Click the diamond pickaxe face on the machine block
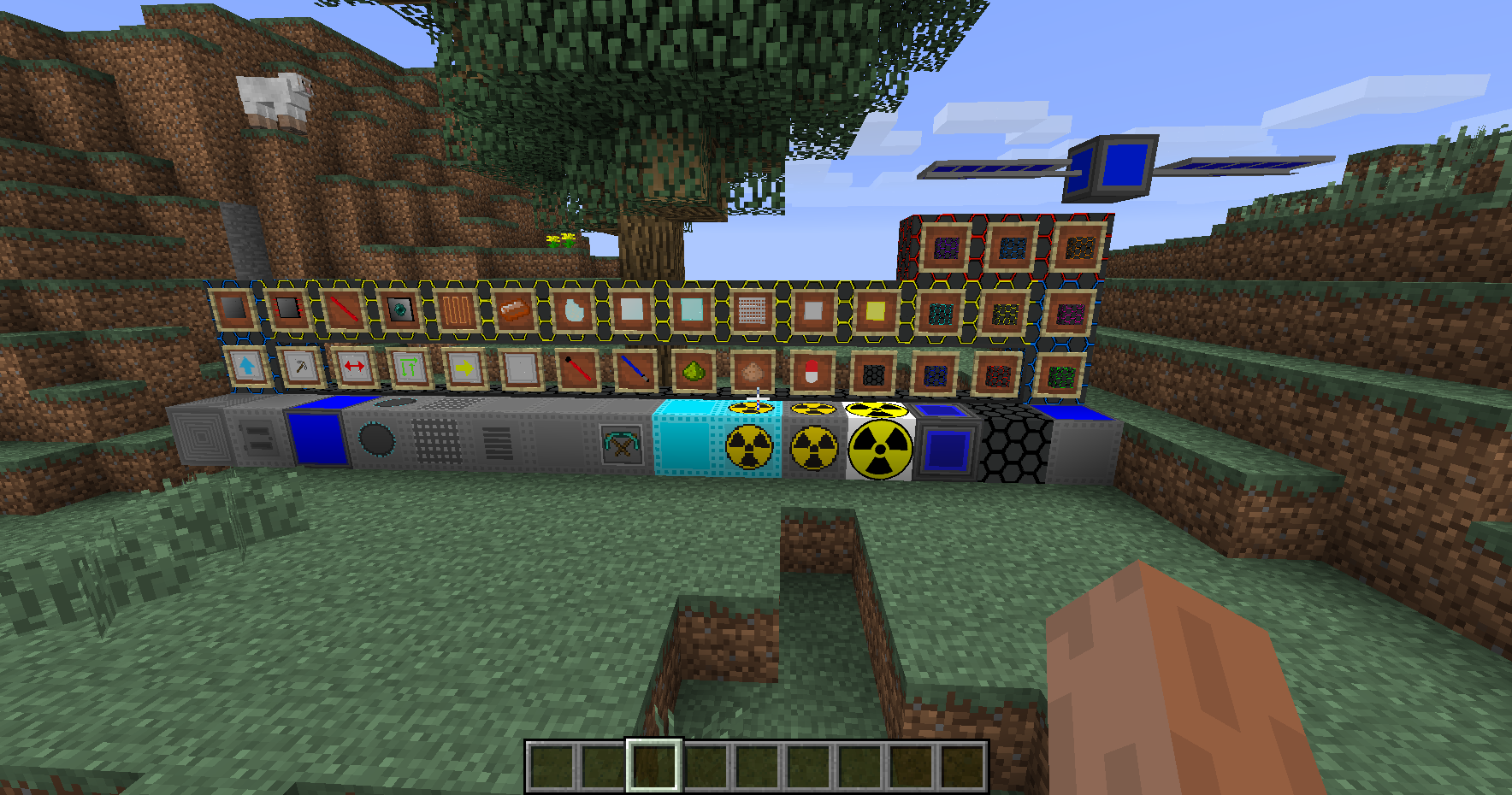This screenshot has height=795, width=1512. [x=623, y=445]
